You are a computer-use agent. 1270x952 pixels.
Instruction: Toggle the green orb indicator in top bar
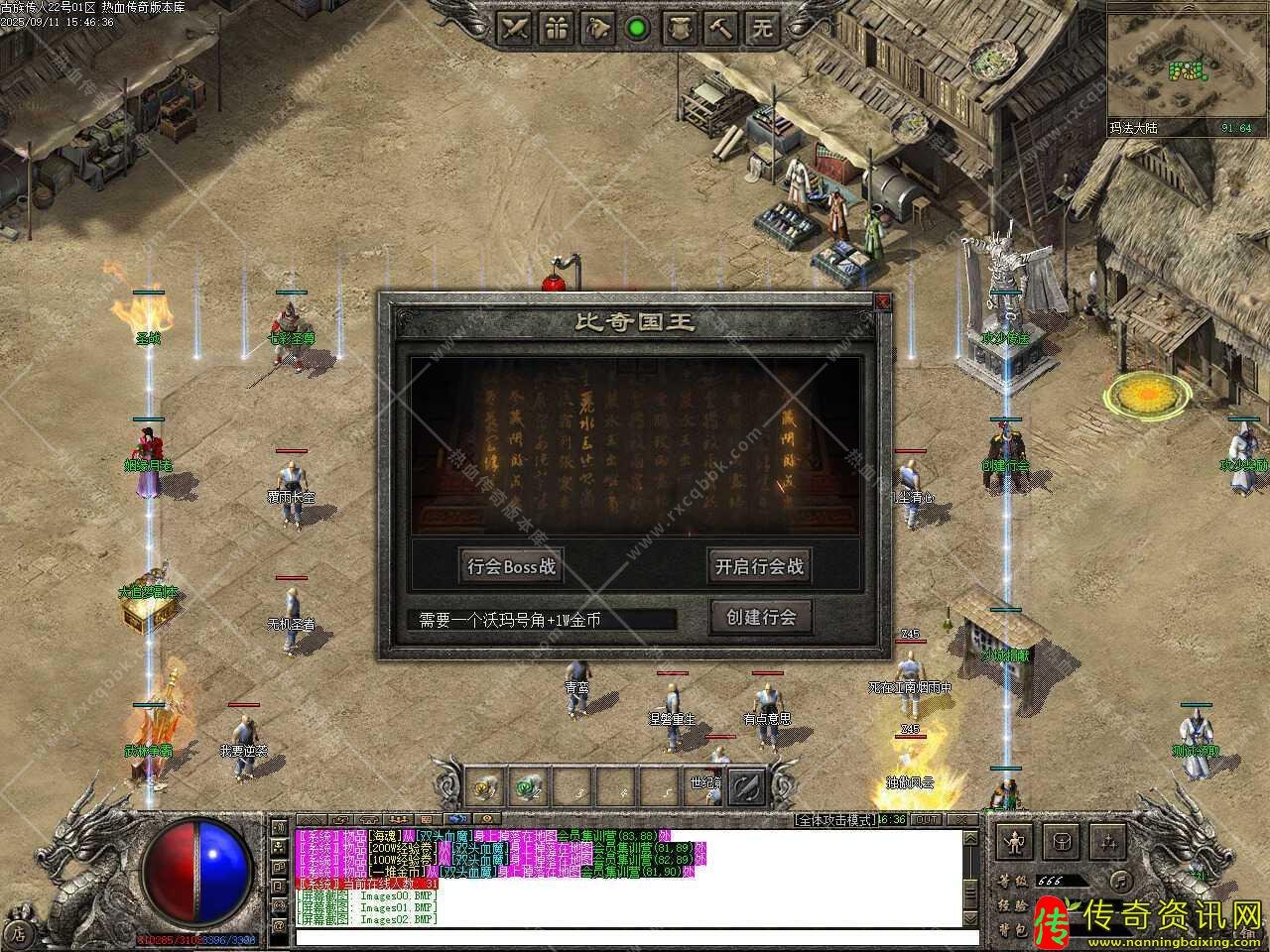coord(637,28)
